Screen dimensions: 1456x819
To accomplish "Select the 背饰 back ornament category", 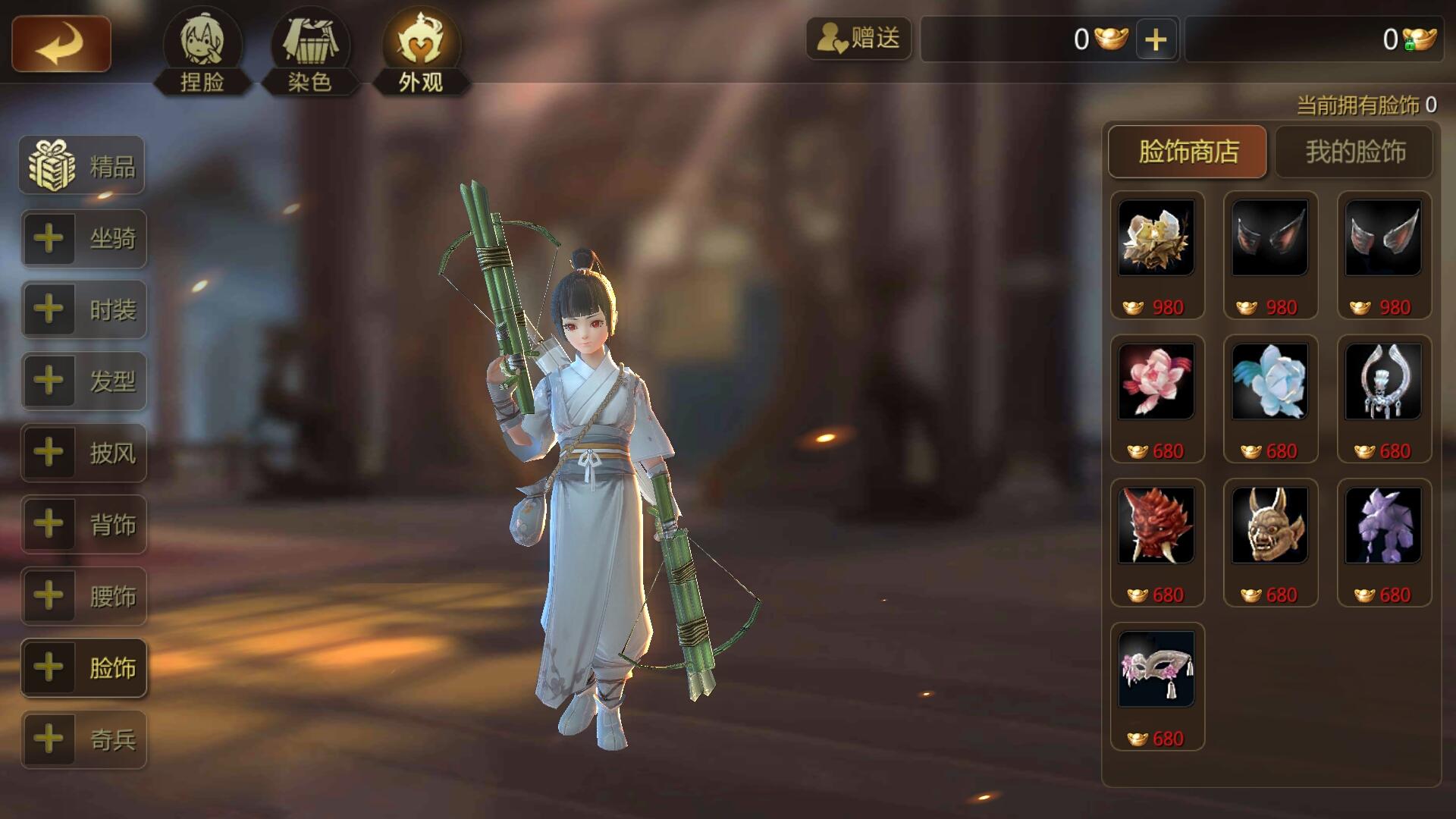I will [x=83, y=524].
